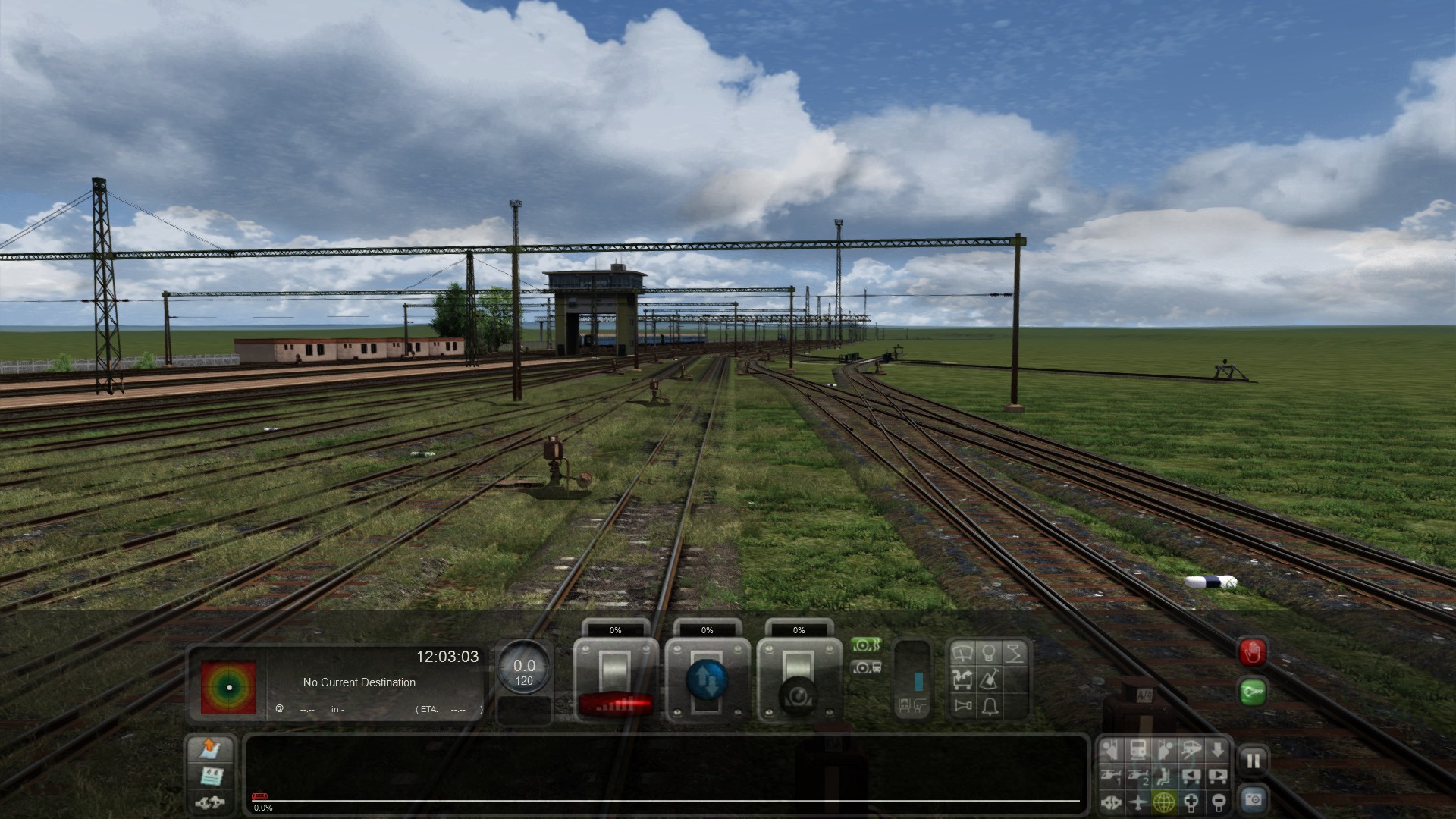
Task: Open the task list notepad button
Action: (x=210, y=776)
